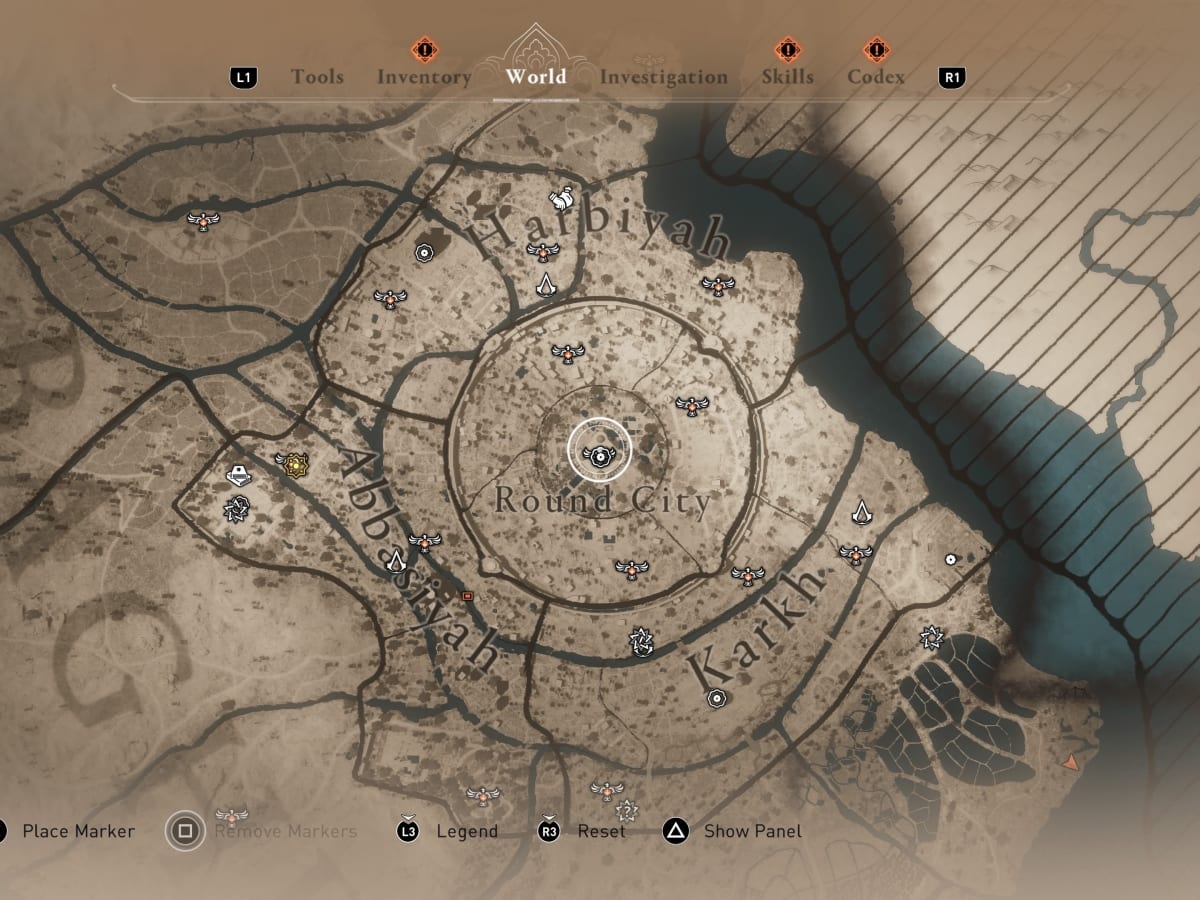
Task: Select the Assassin bureau insignia in Karkh
Action: point(861,513)
